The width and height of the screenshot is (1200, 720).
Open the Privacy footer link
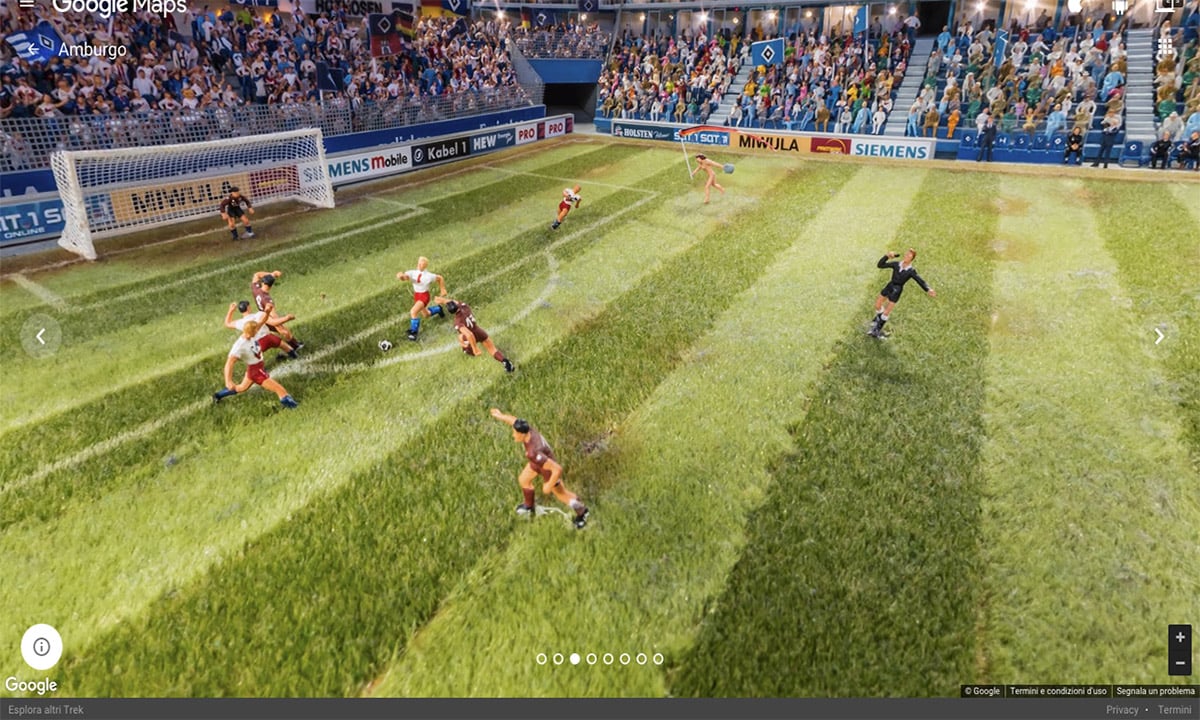click(1122, 710)
